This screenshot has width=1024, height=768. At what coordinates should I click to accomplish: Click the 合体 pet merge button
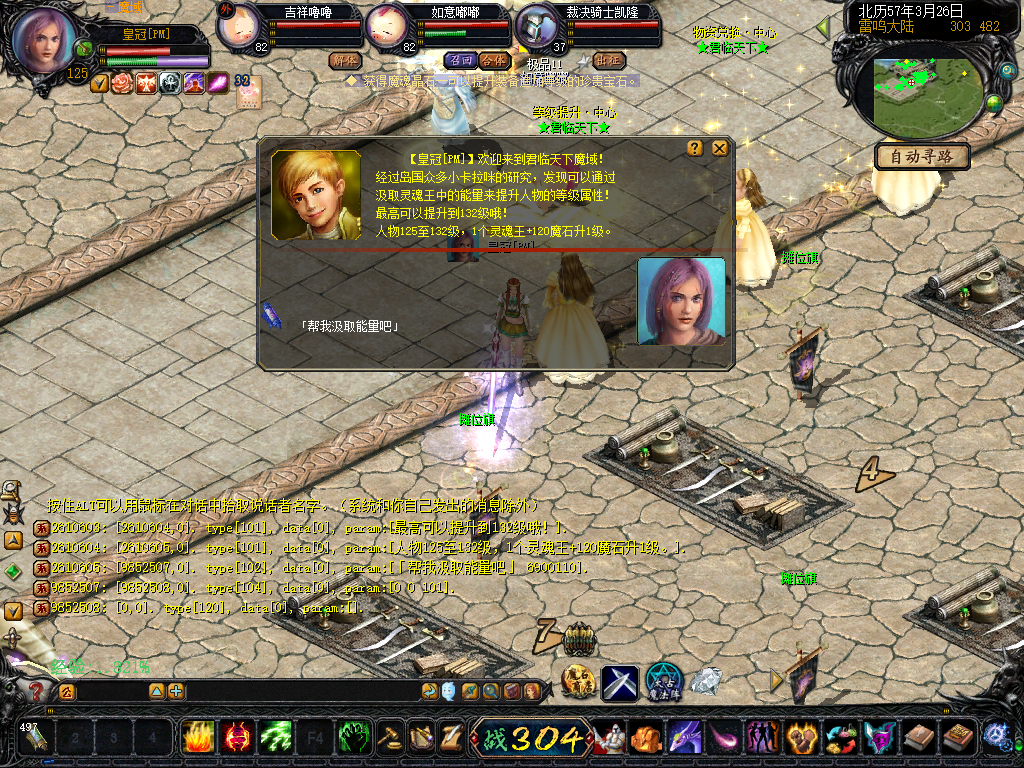[493, 60]
